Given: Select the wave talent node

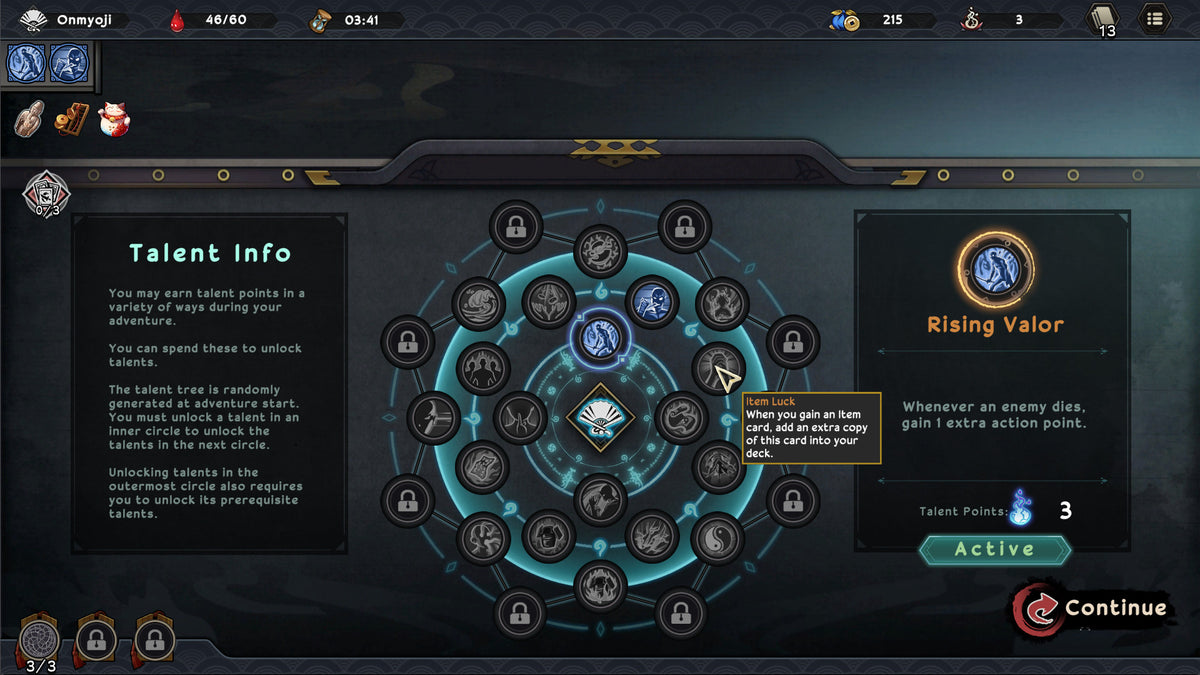Looking at the screenshot, I should [478, 303].
